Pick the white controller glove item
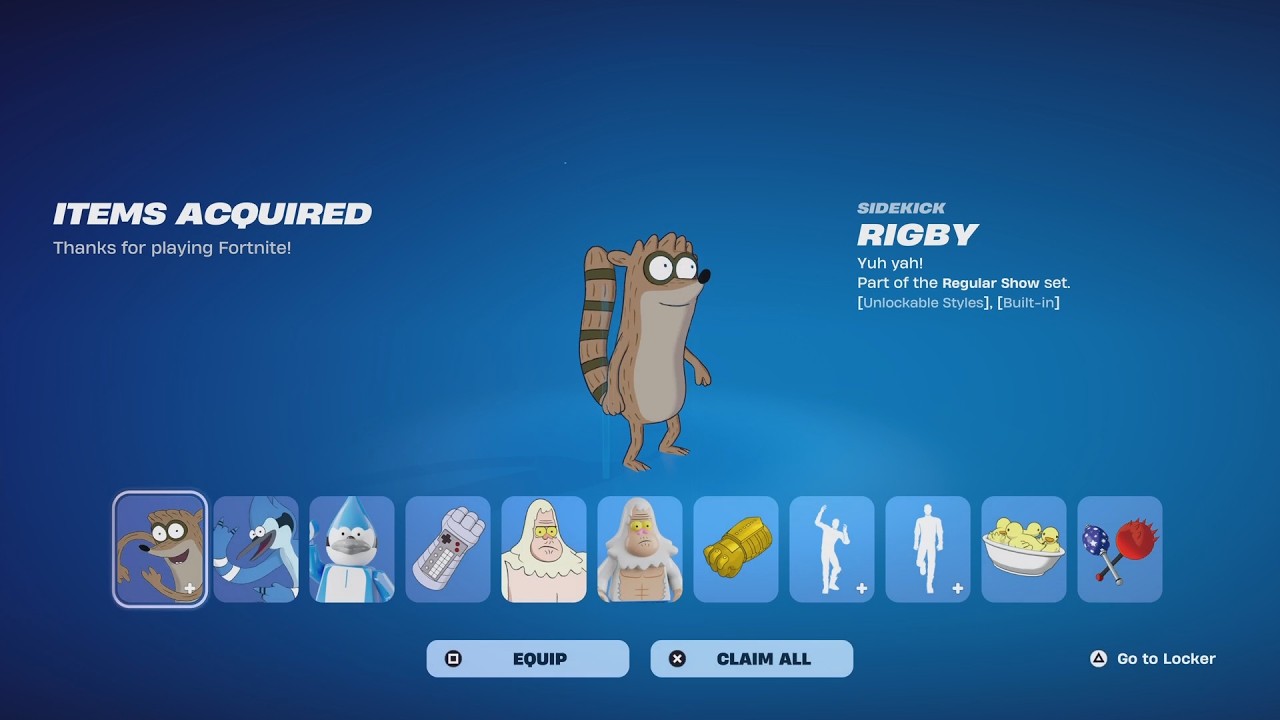The height and width of the screenshot is (720, 1280). click(x=448, y=549)
